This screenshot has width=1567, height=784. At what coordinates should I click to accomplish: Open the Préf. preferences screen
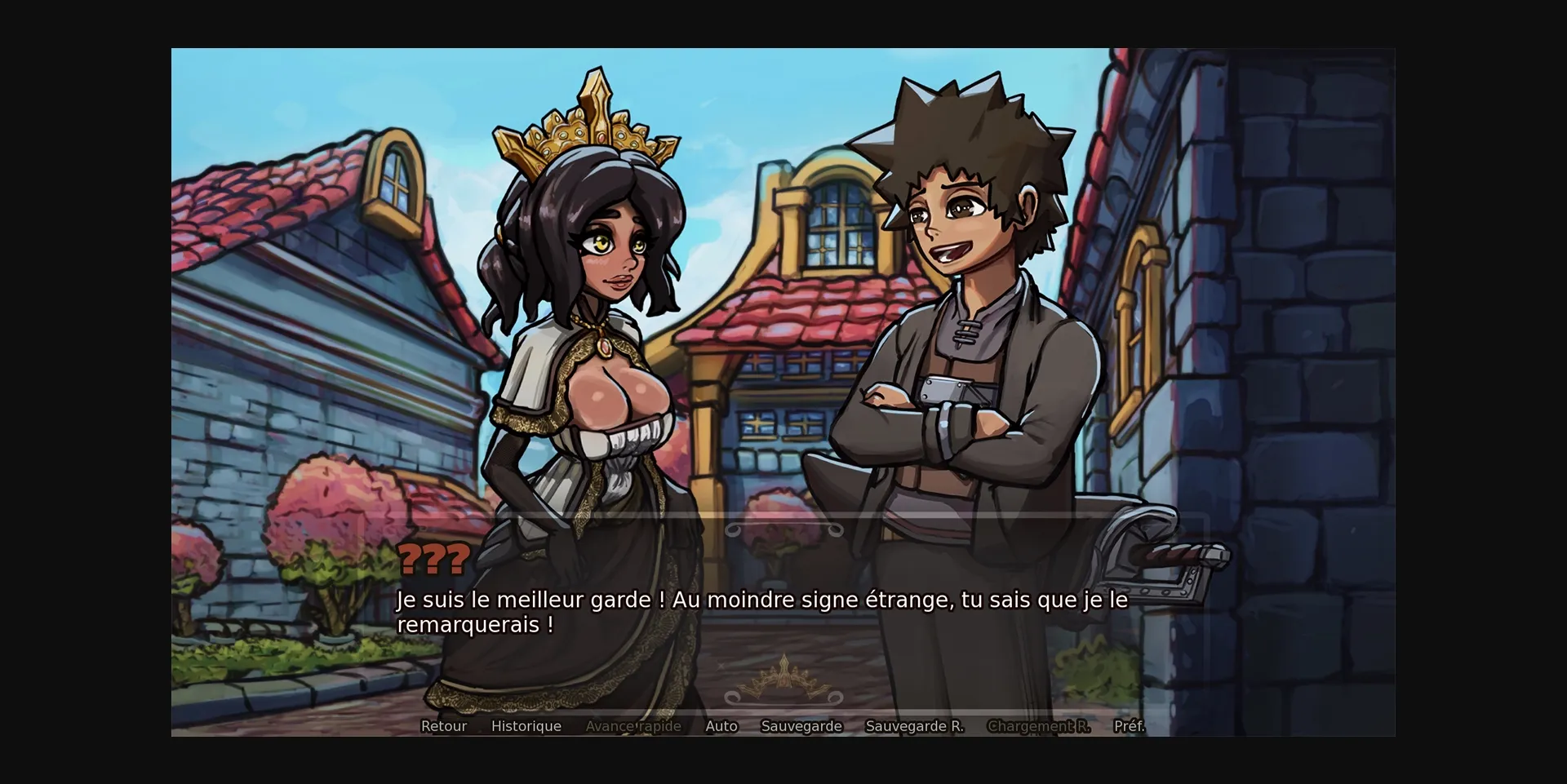click(x=1131, y=726)
